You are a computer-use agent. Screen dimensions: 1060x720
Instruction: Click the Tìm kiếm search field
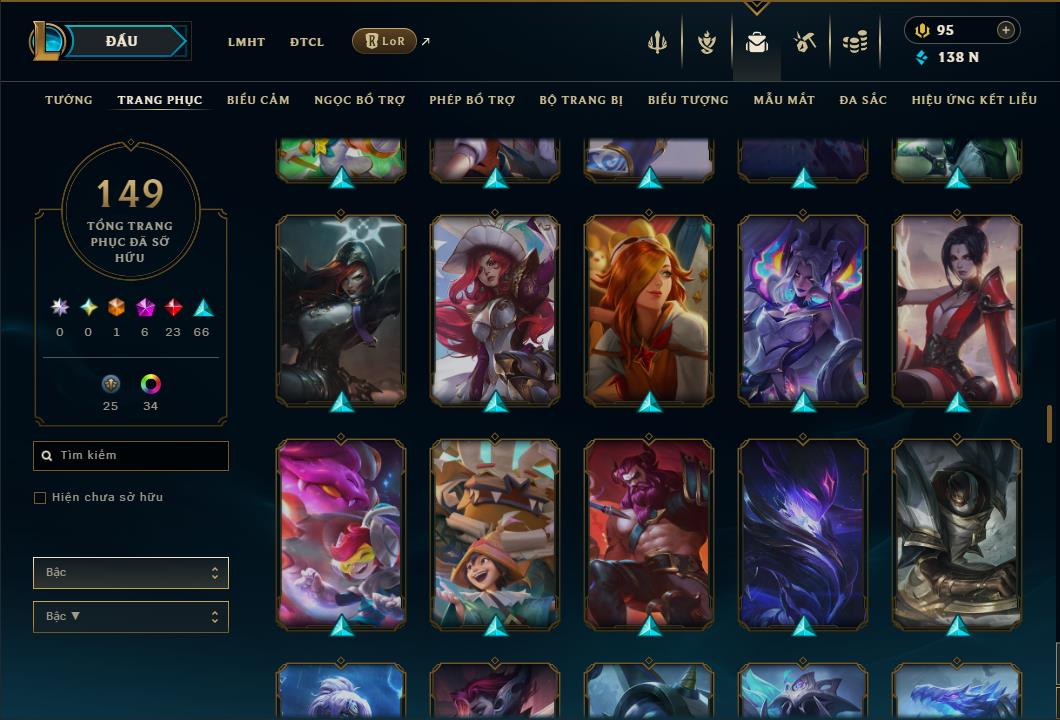(131, 456)
